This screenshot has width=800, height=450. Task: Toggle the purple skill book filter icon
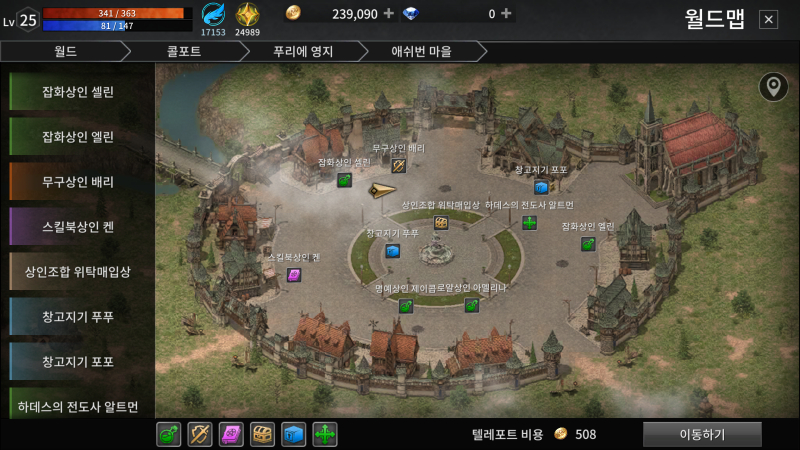[x=231, y=434]
